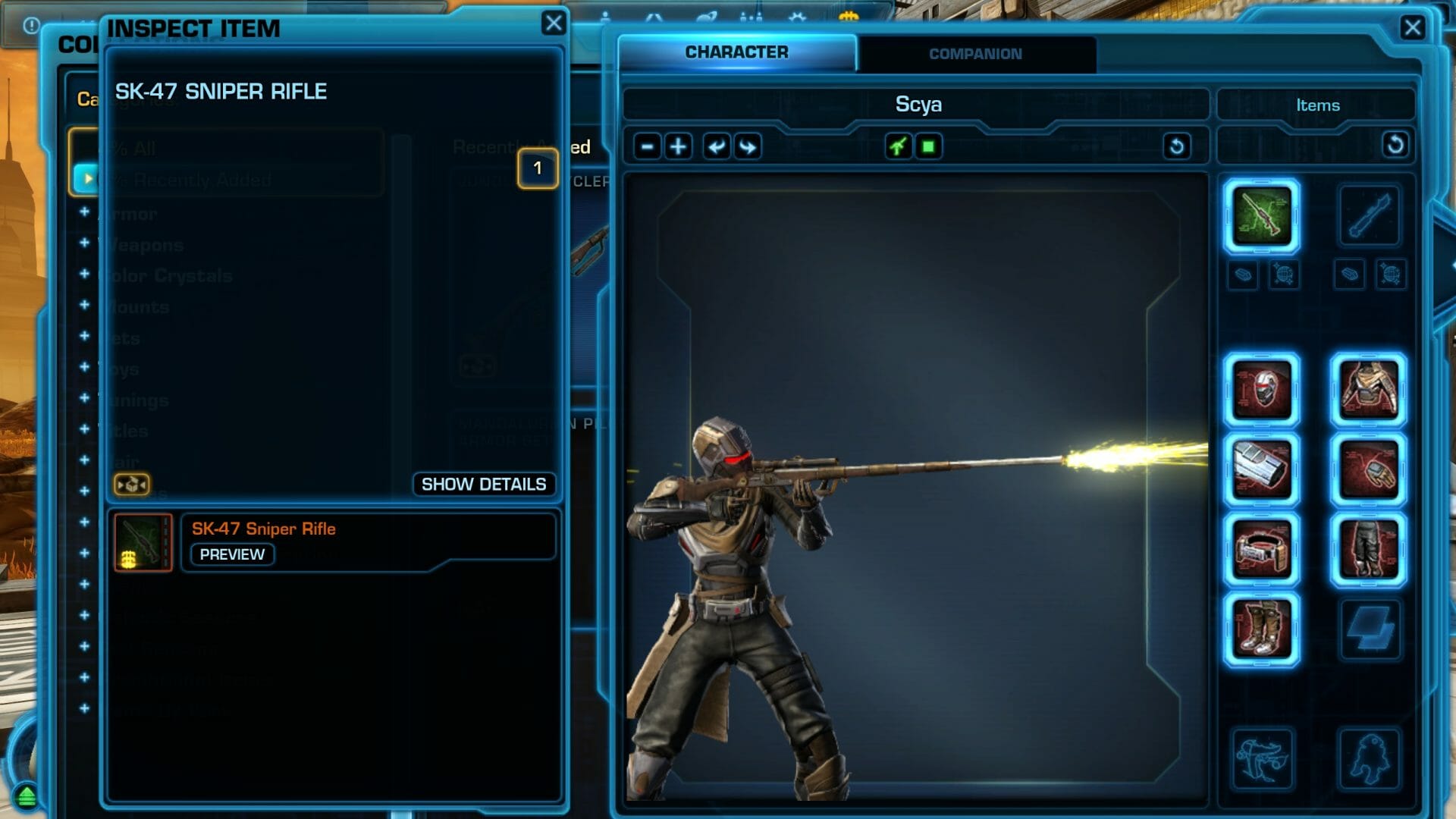
Task: Toggle the green weapon draw button
Action: (898, 146)
